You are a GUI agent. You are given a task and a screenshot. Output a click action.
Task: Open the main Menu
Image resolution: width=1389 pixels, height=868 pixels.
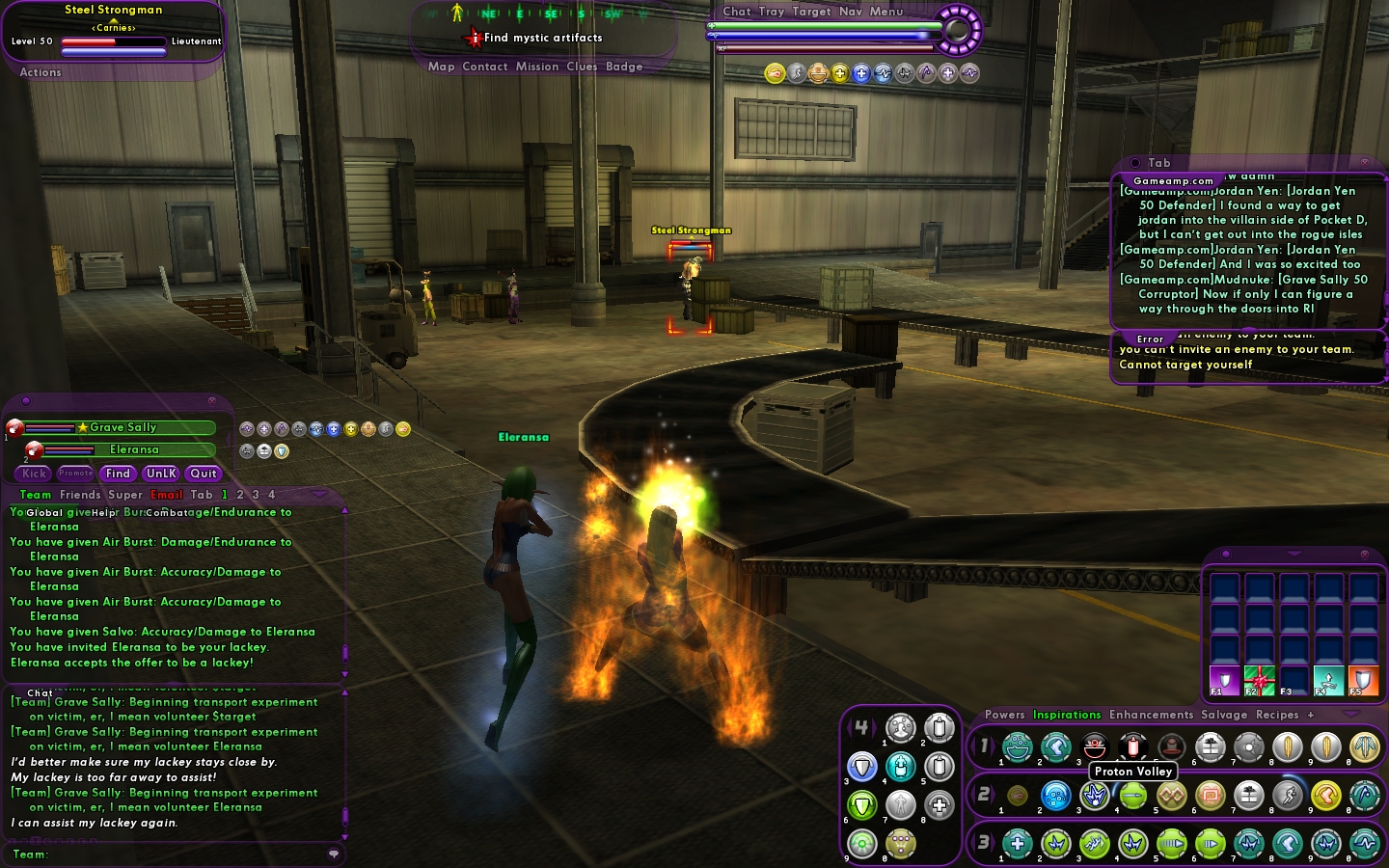coord(886,12)
